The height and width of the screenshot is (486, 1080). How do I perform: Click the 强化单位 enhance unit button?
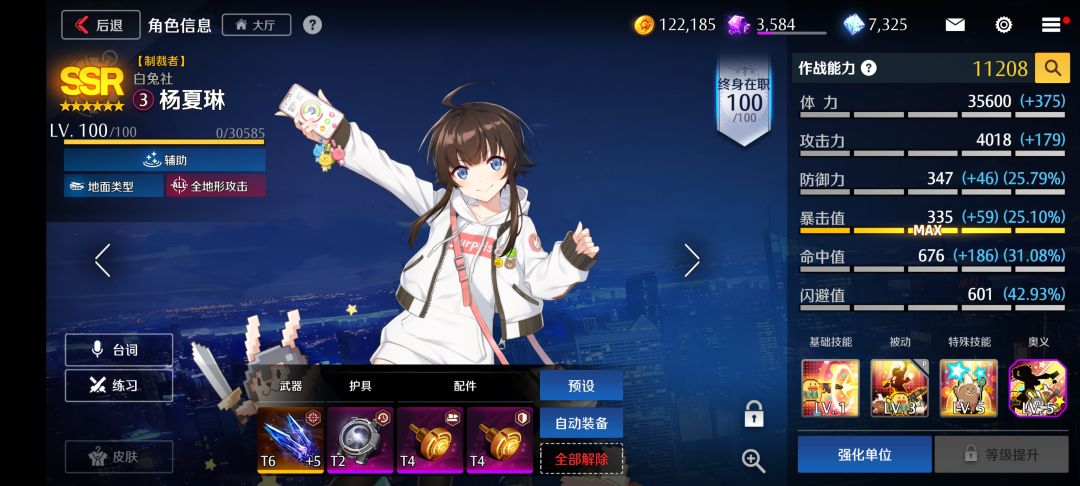864,454
